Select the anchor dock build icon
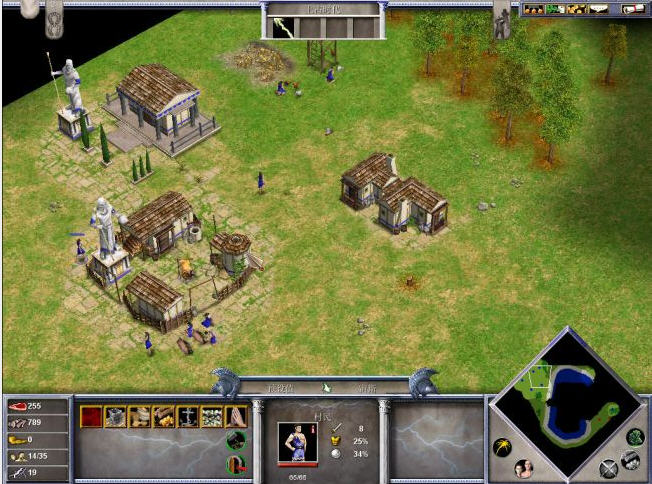The image size is (652, 484). tap(187, 417)
